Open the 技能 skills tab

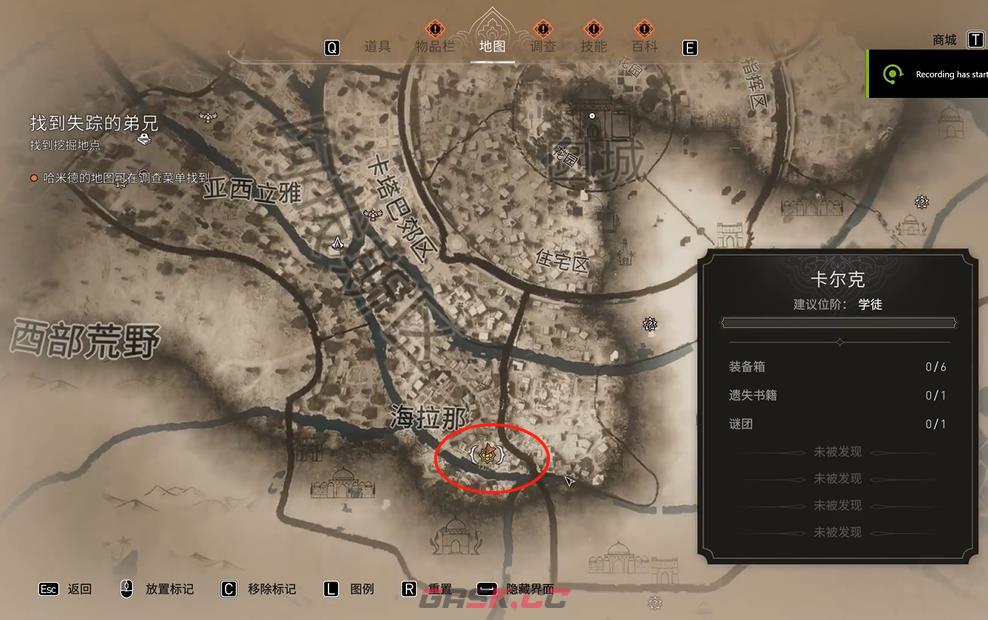pos(594,46)
